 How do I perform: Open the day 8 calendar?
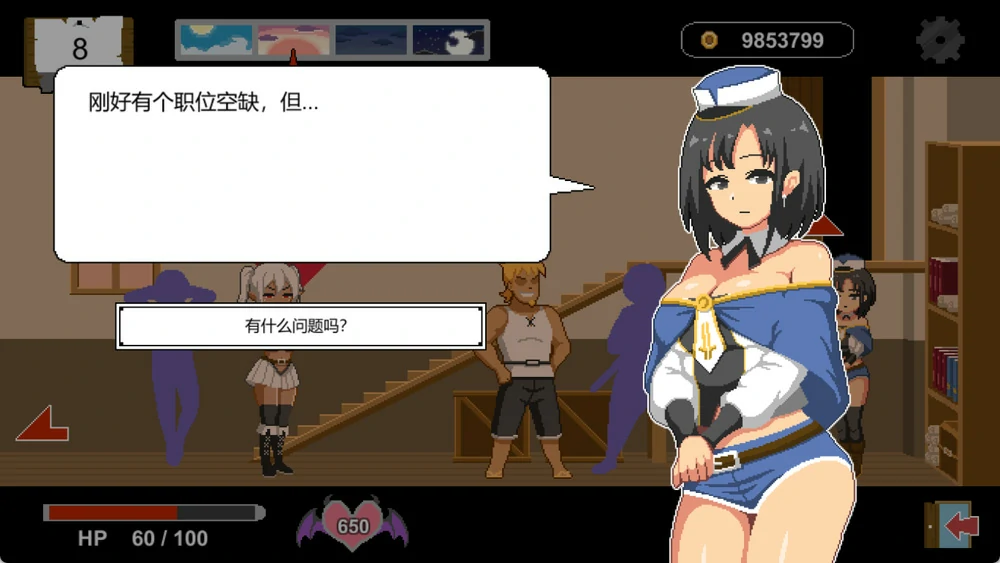[x=79, y=47]
